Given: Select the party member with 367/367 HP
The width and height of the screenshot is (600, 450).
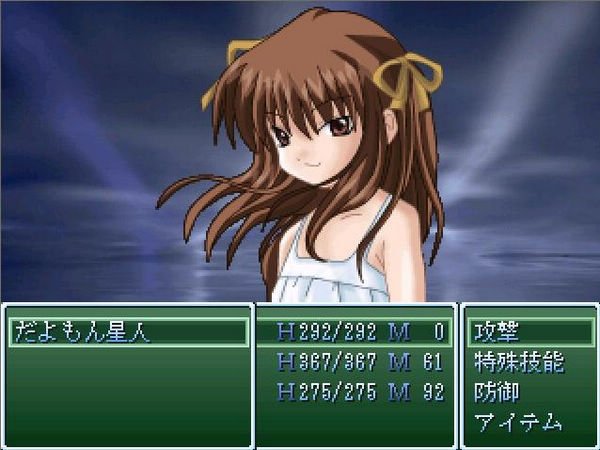Looking at the screenshot, I should 356,362.
